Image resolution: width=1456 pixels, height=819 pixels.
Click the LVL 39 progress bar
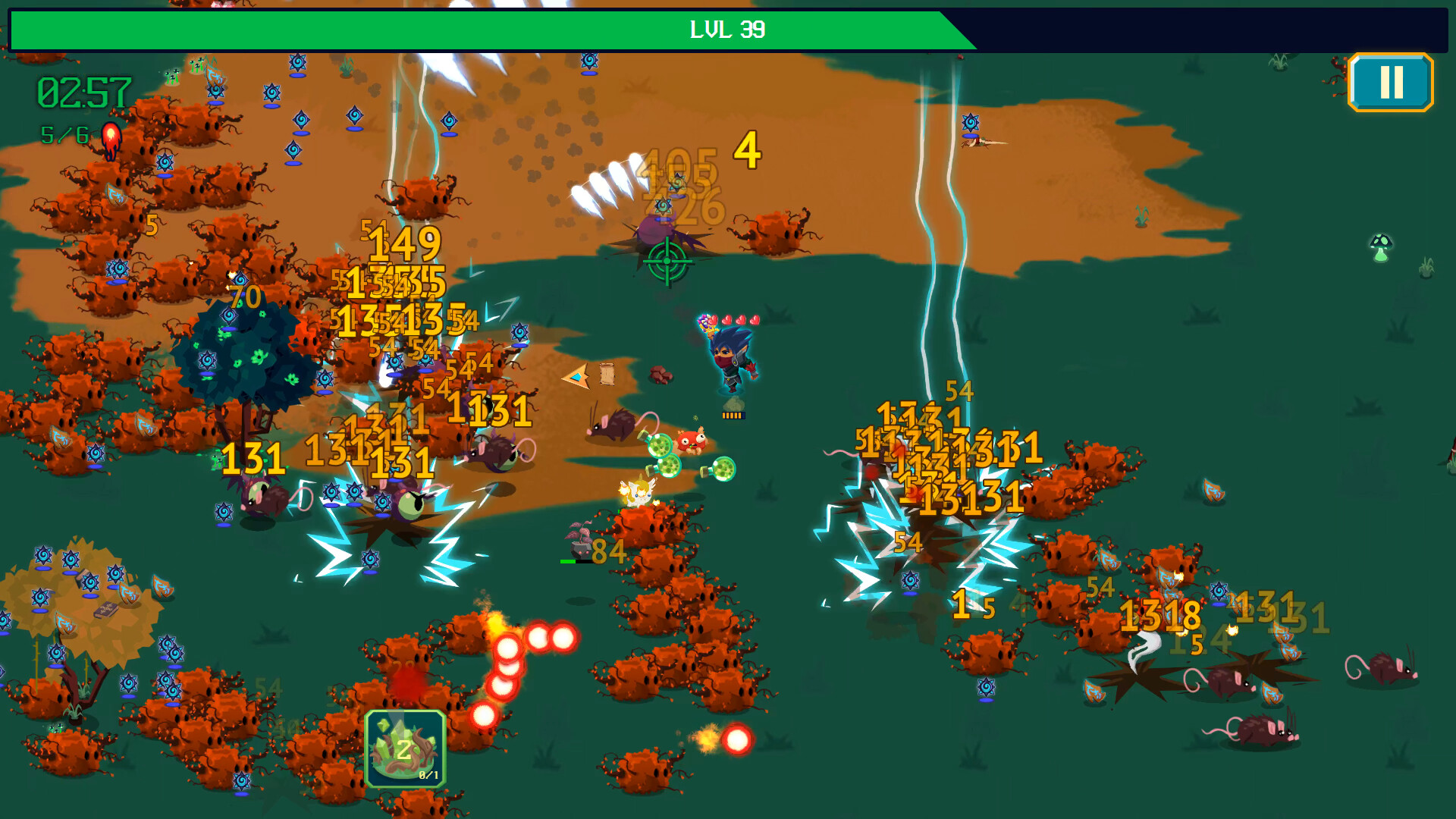[x=728, y=30]
